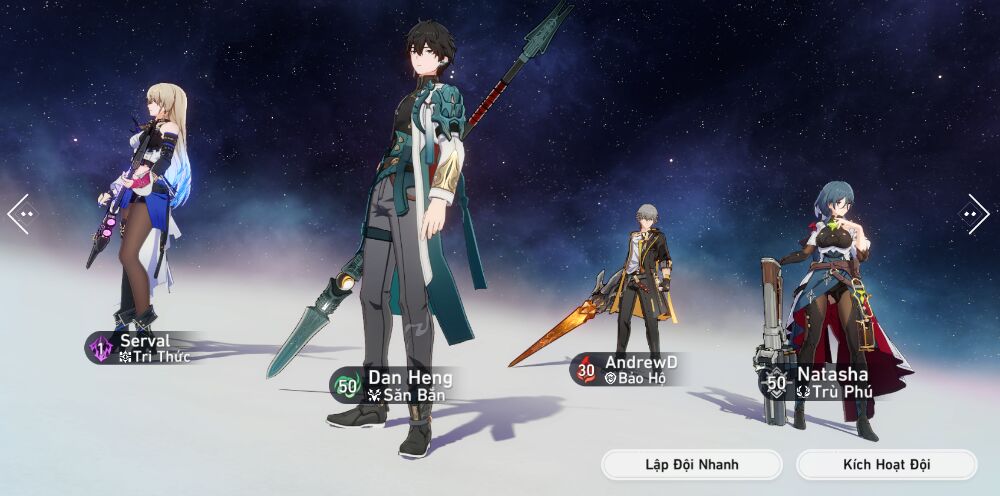Click the Lập Đội Nhanh button

click(x=691, y=465)
